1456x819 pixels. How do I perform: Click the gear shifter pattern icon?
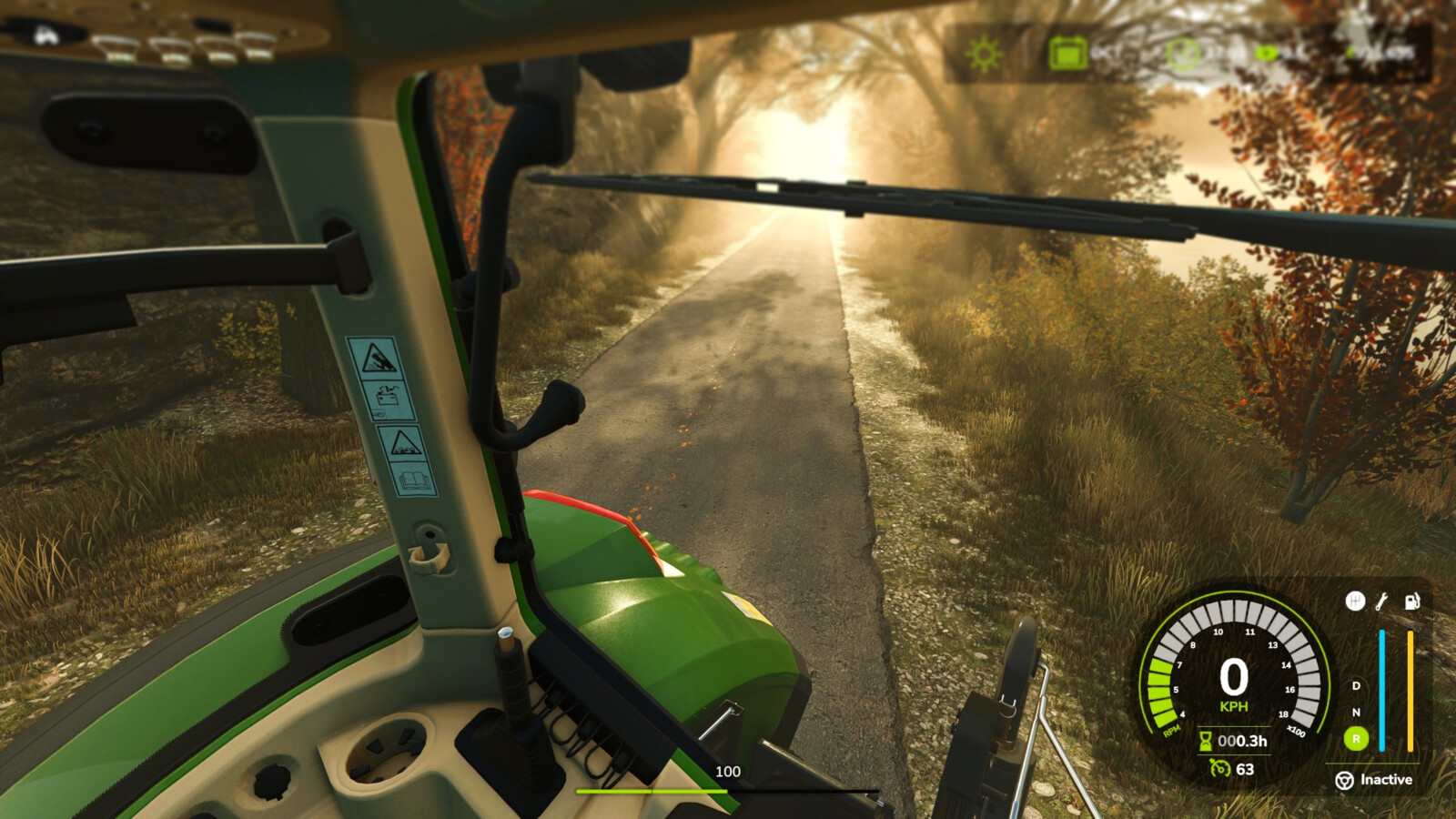tap(1356, 601)
